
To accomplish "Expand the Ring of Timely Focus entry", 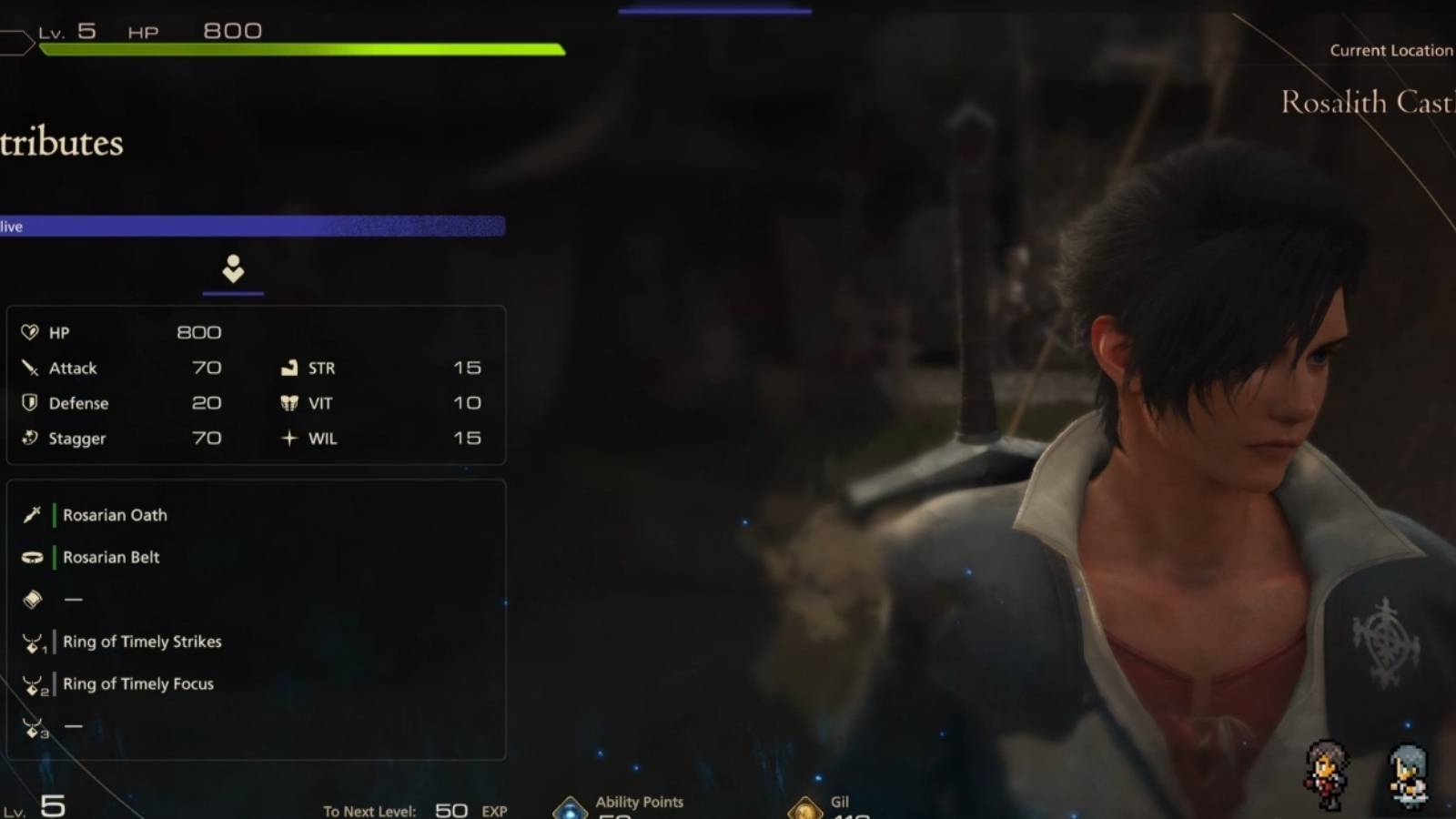I will [x=138, y=683].
